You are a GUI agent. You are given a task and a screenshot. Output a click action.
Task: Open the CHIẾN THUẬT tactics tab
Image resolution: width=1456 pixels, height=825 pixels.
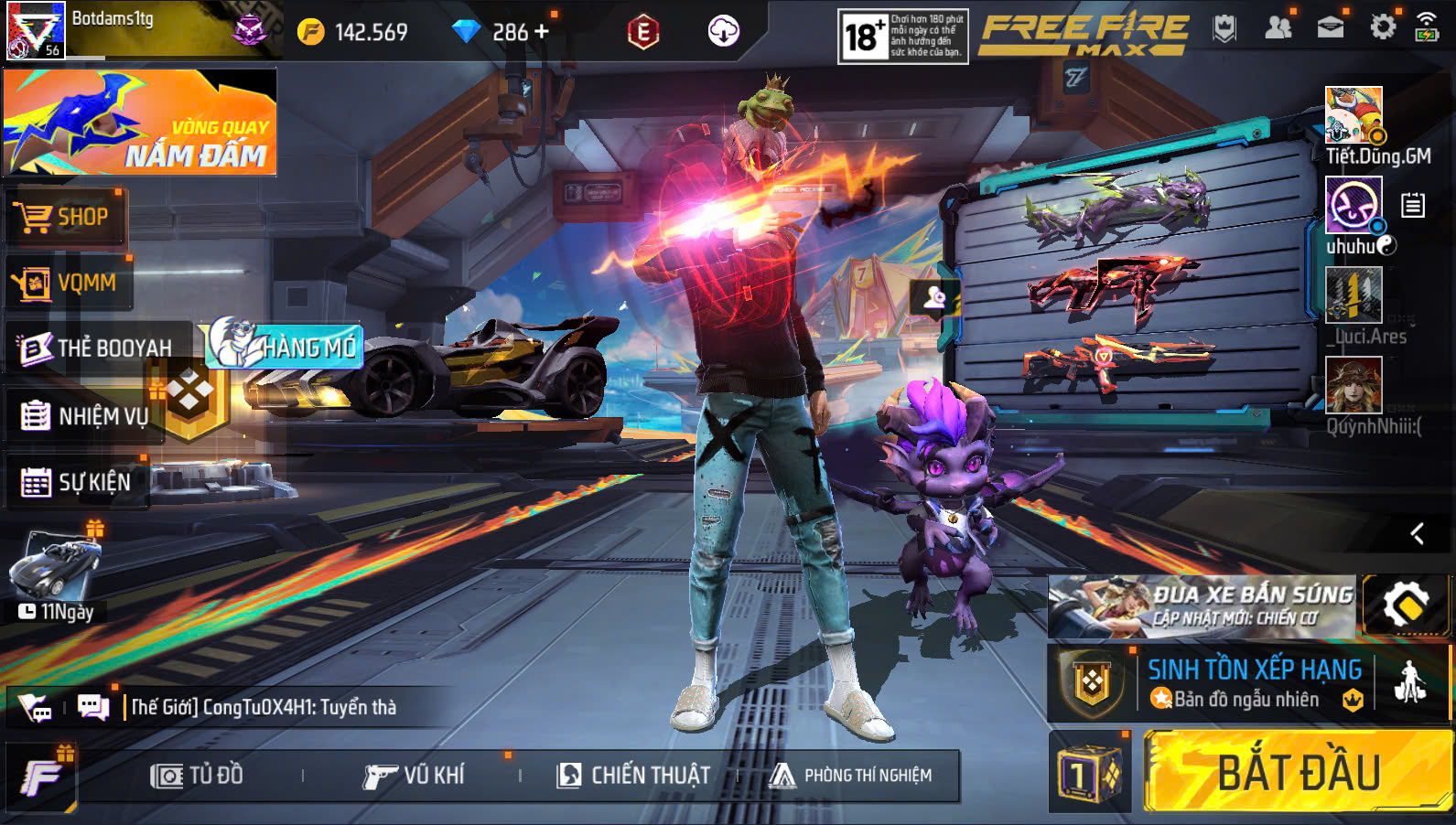click(633, 776)
